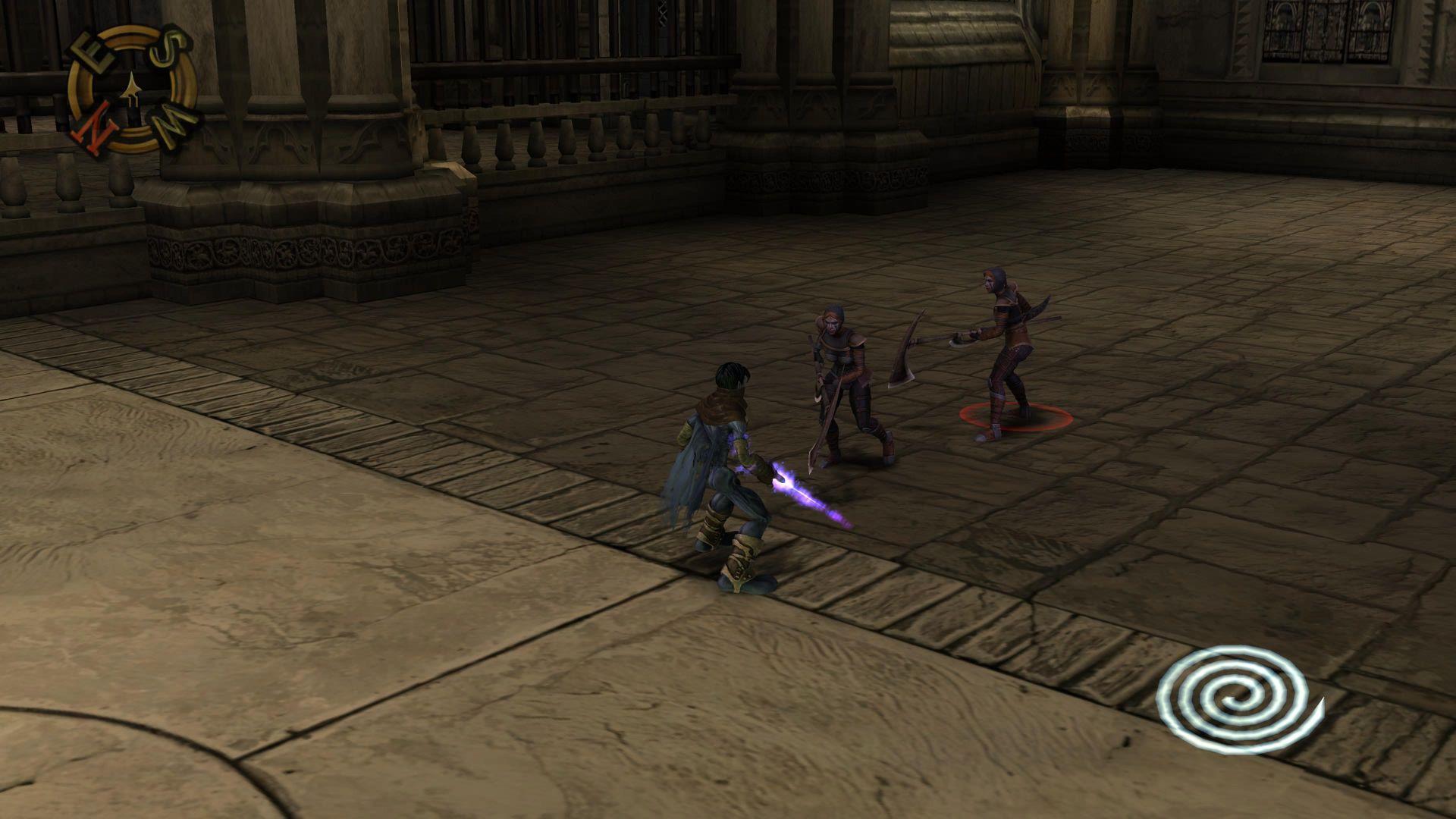This screenshot has height=819, width=1456.
Task: Select the red N letter on the compass
Action: tap(96, 126)
